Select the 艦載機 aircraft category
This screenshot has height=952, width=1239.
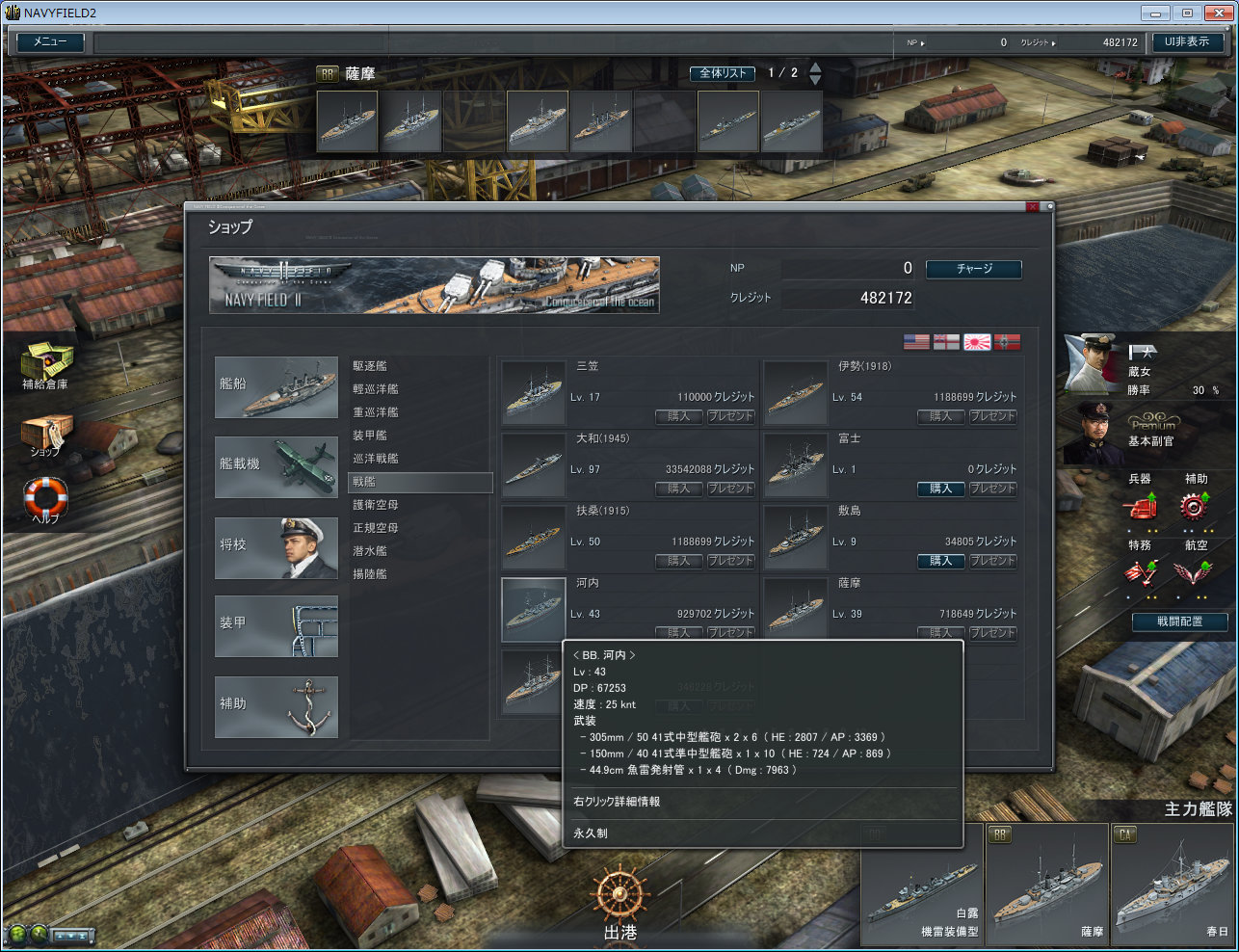pos(277,467)
